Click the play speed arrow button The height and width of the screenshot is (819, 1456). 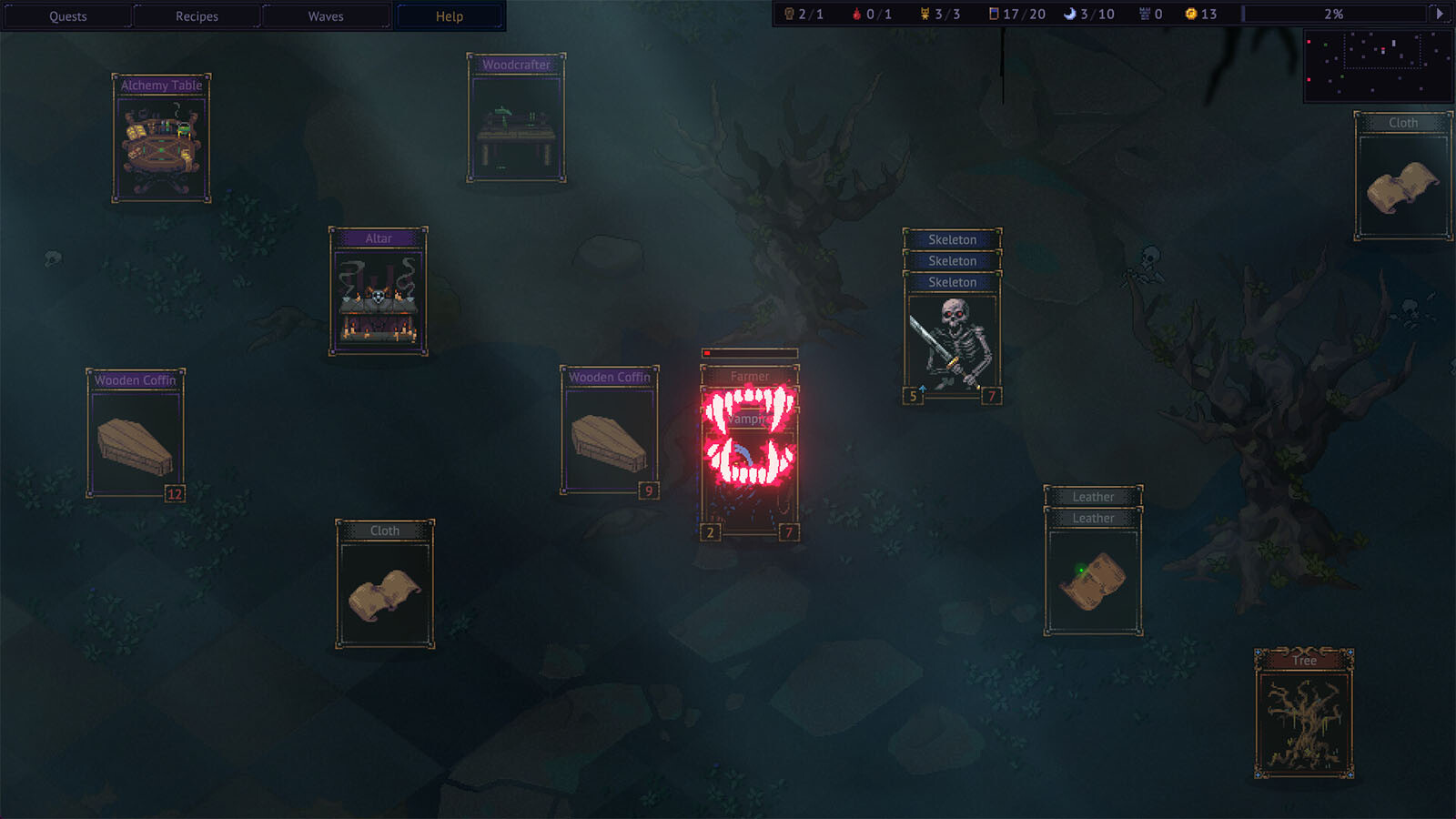click(x=1439, y=14)
